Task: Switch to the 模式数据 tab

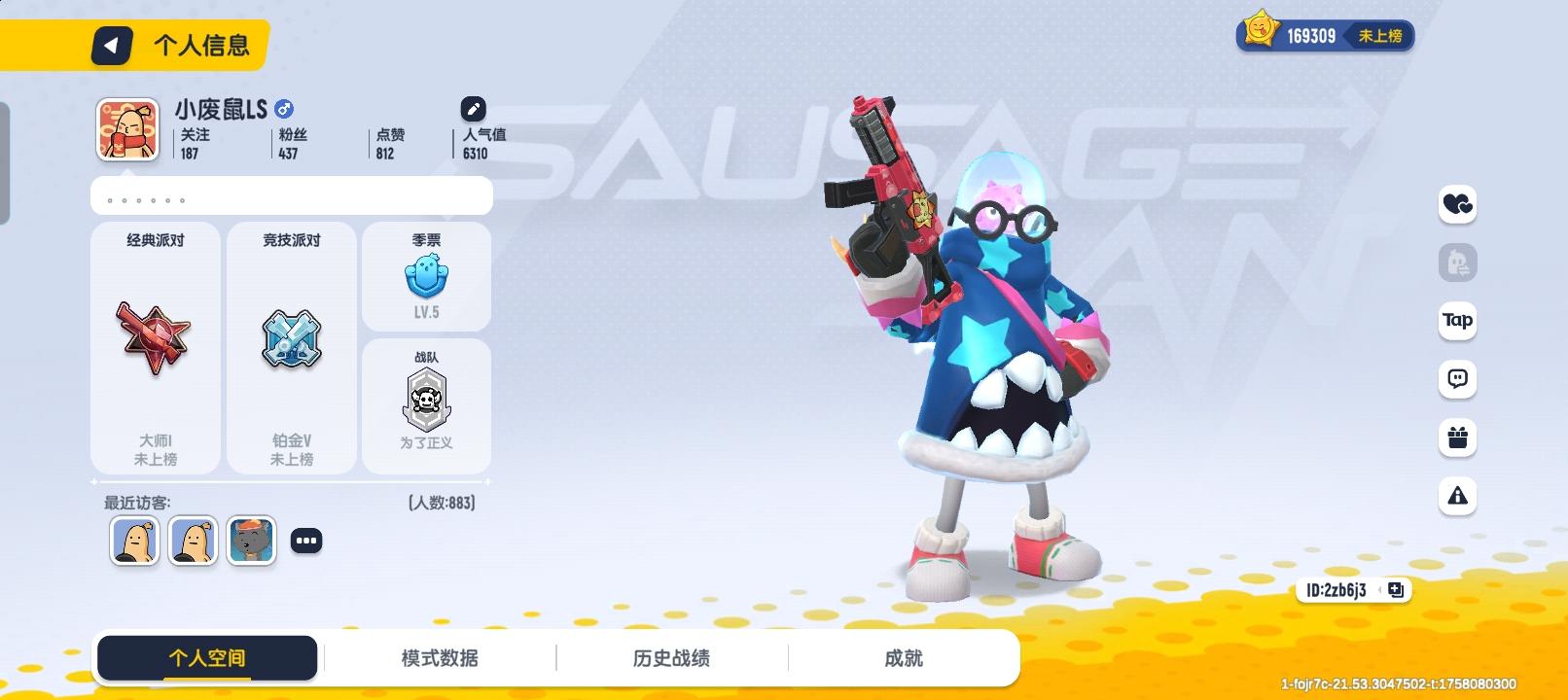Action: [440, 657]
